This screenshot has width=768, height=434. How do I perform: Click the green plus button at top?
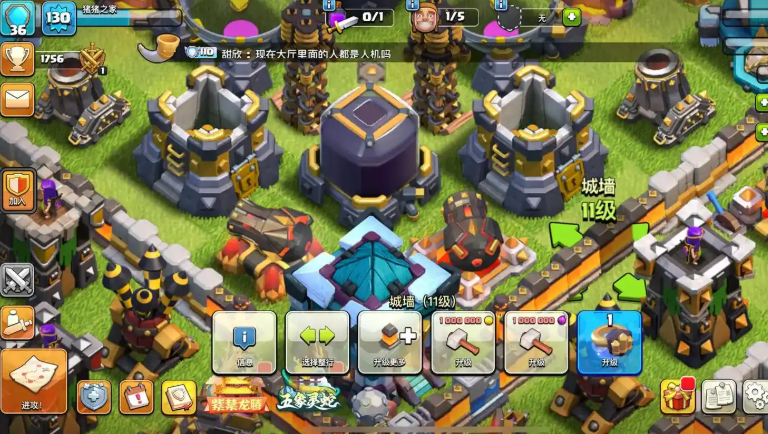point(571,17)
